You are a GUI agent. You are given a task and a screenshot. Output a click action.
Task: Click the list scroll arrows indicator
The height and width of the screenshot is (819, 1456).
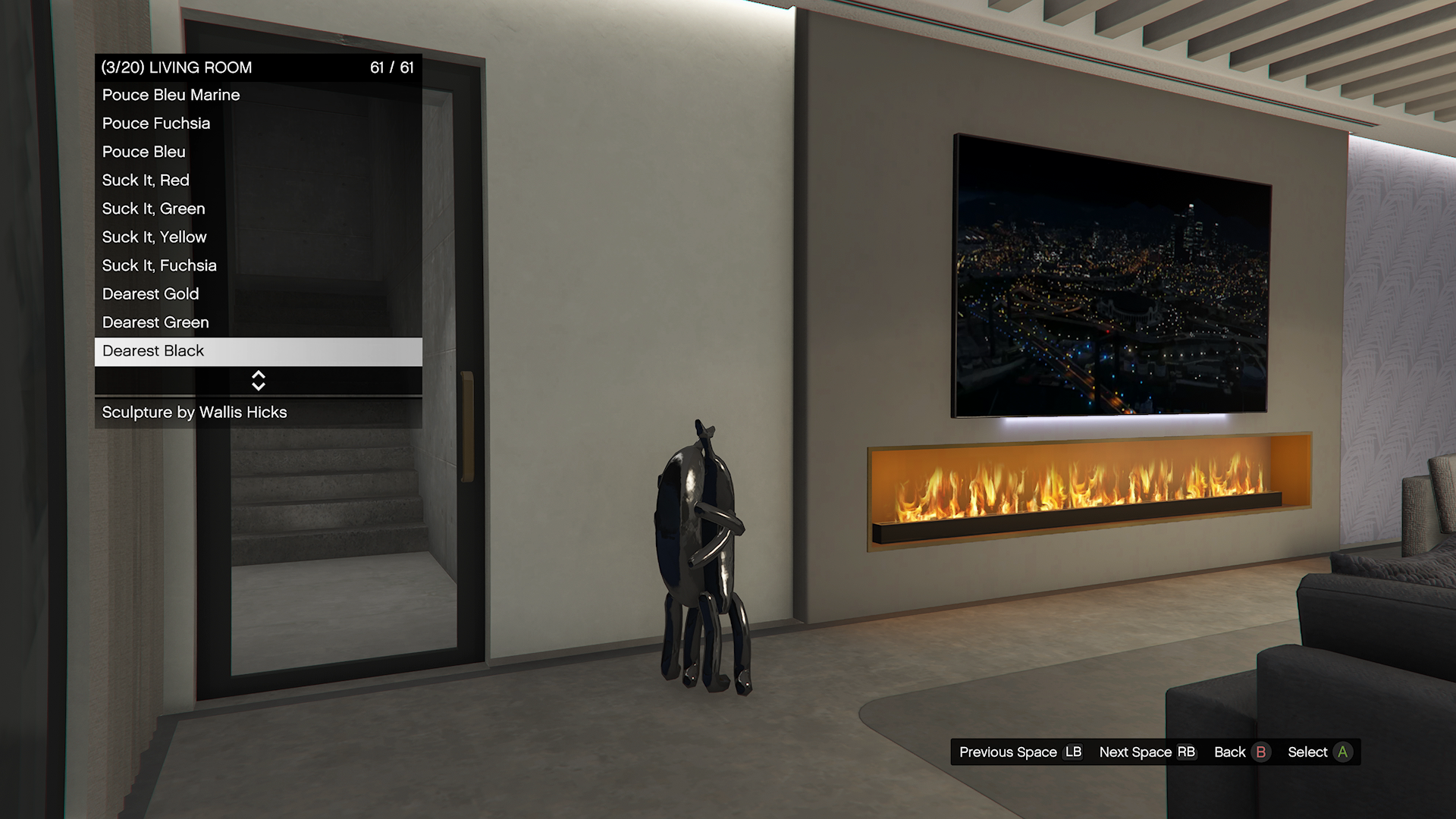258,381
